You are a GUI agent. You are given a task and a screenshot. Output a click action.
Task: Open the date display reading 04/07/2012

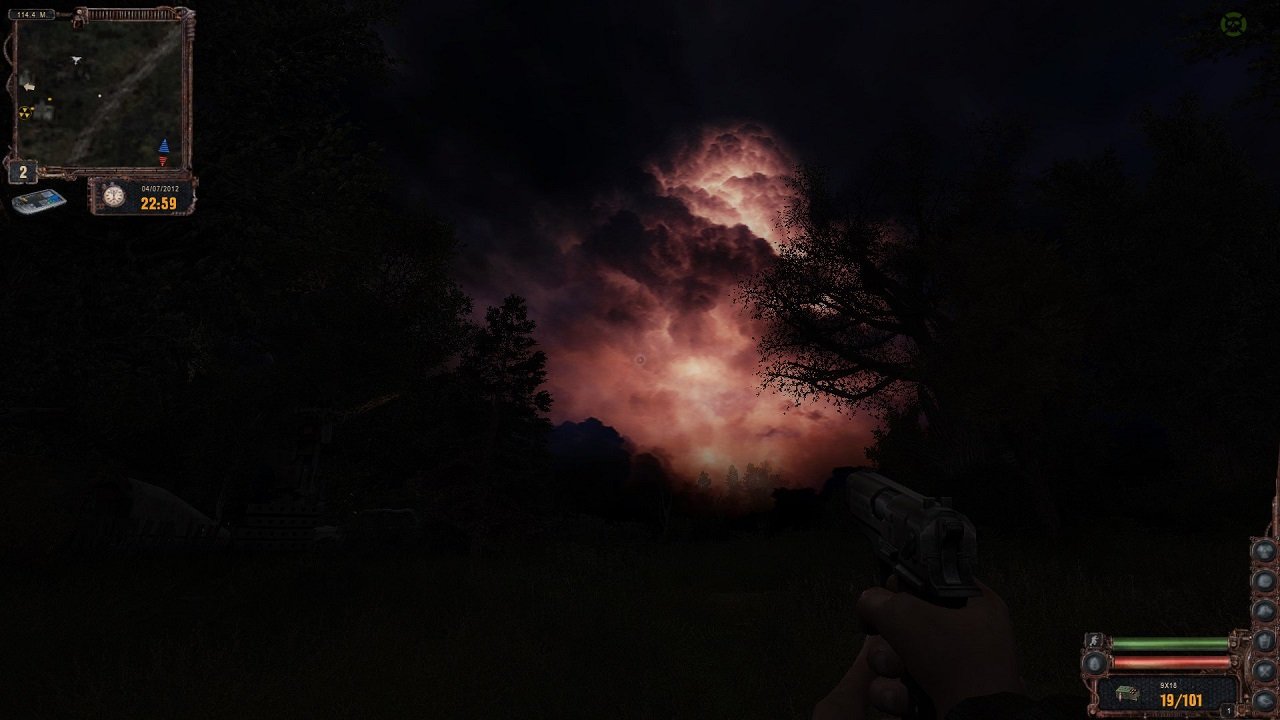tap(160, 188)
